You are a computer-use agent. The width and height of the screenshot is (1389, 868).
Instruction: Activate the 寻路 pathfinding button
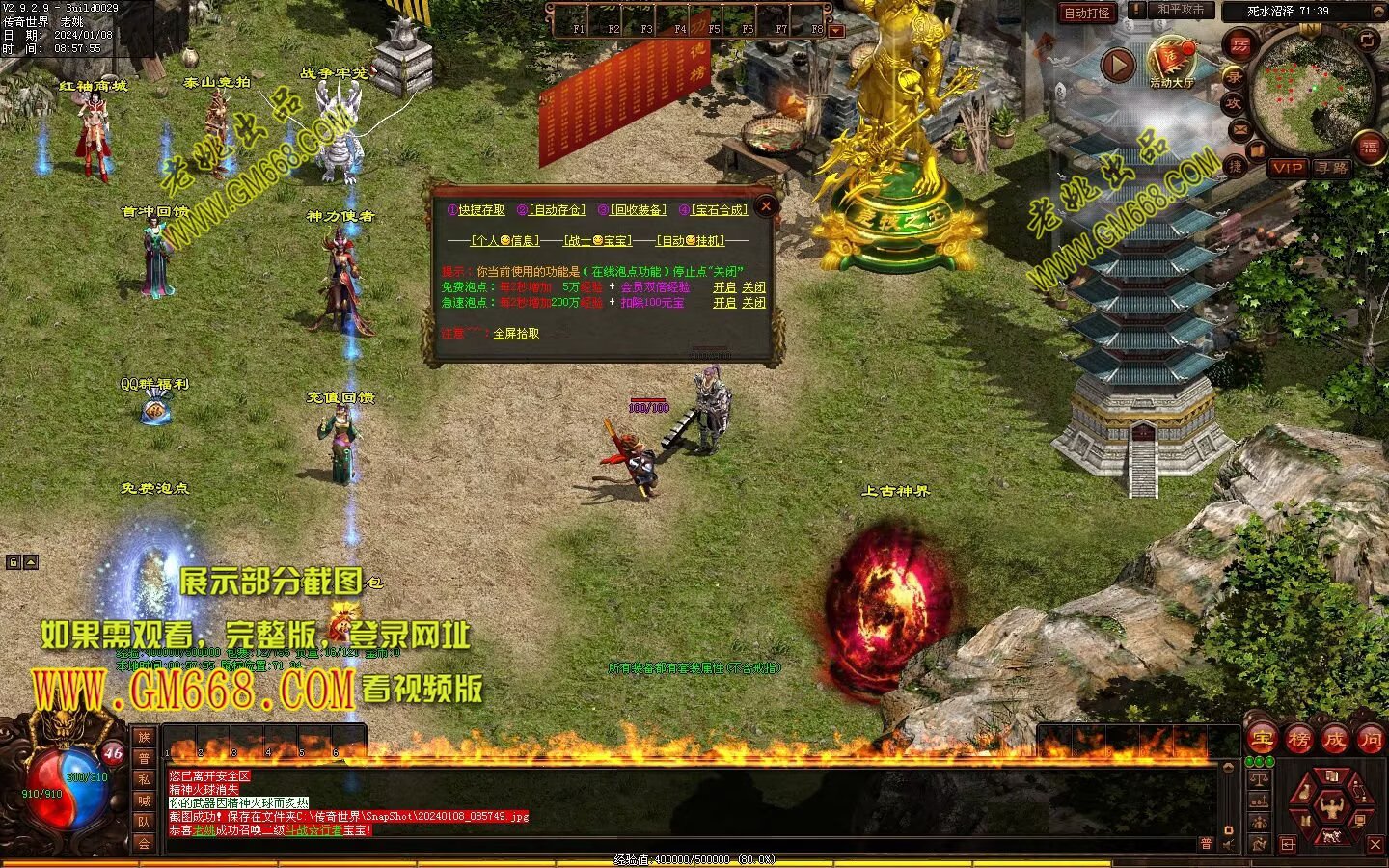point(1332,168)
